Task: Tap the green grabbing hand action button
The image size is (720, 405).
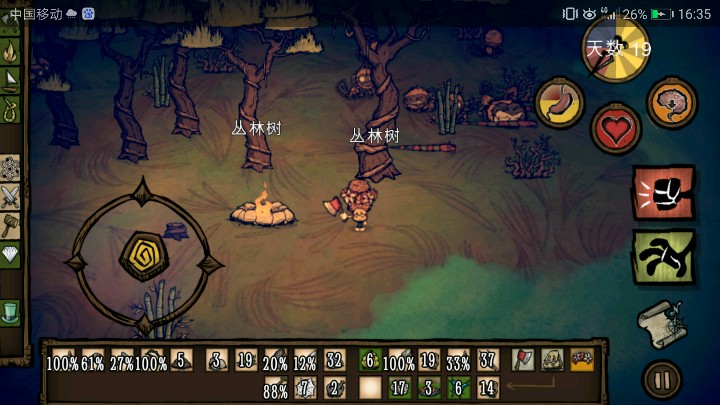Action: [662, 256]
